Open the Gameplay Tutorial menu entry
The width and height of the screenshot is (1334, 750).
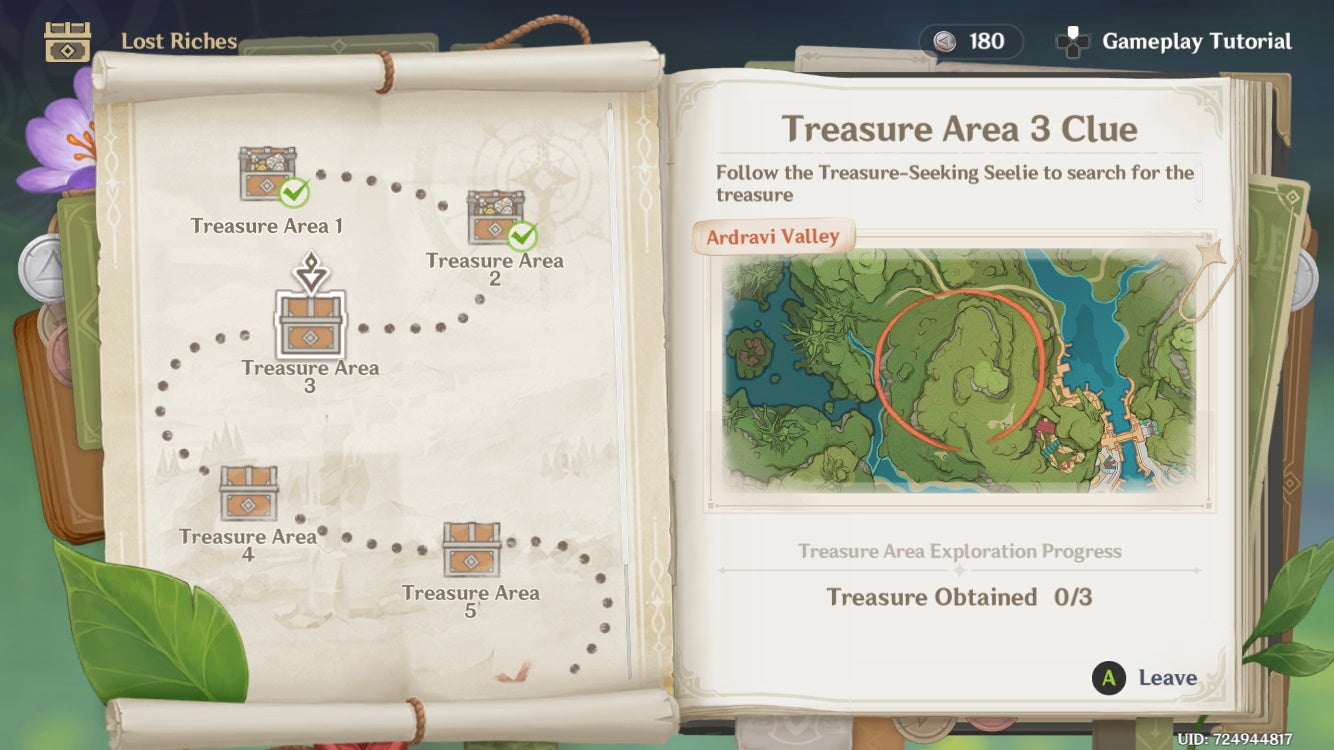coord(1194,41)
